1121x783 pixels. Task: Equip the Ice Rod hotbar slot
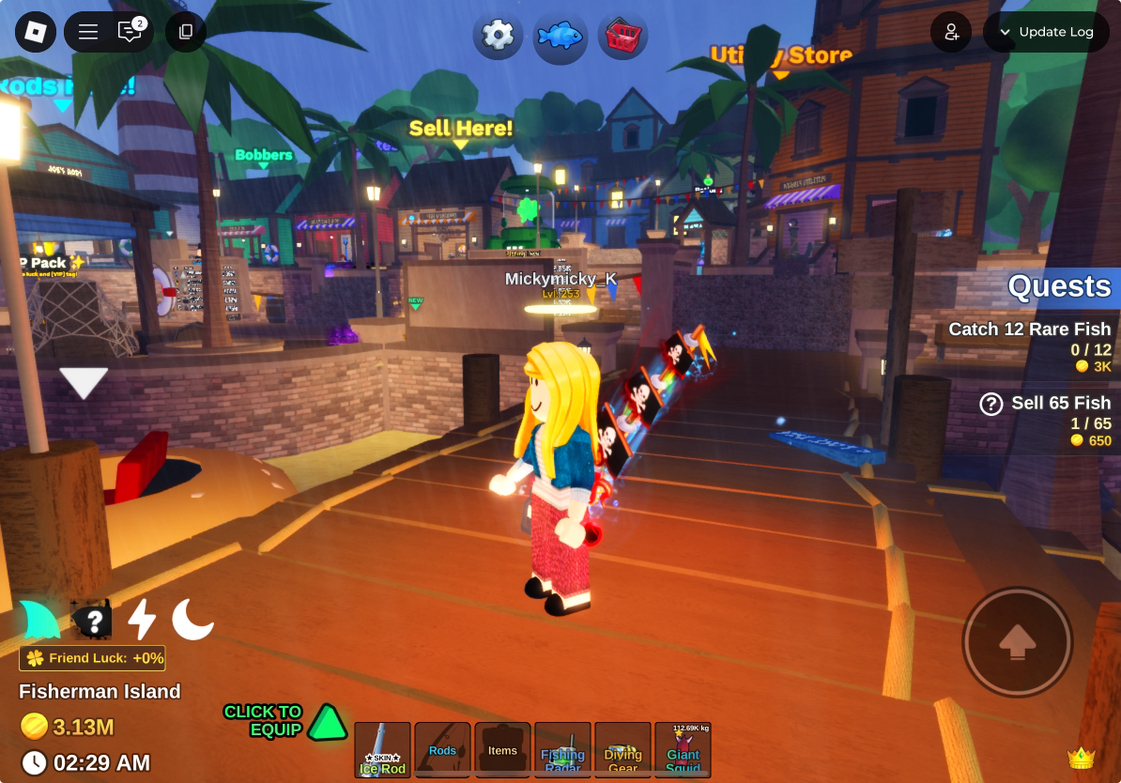click(383, 750)
